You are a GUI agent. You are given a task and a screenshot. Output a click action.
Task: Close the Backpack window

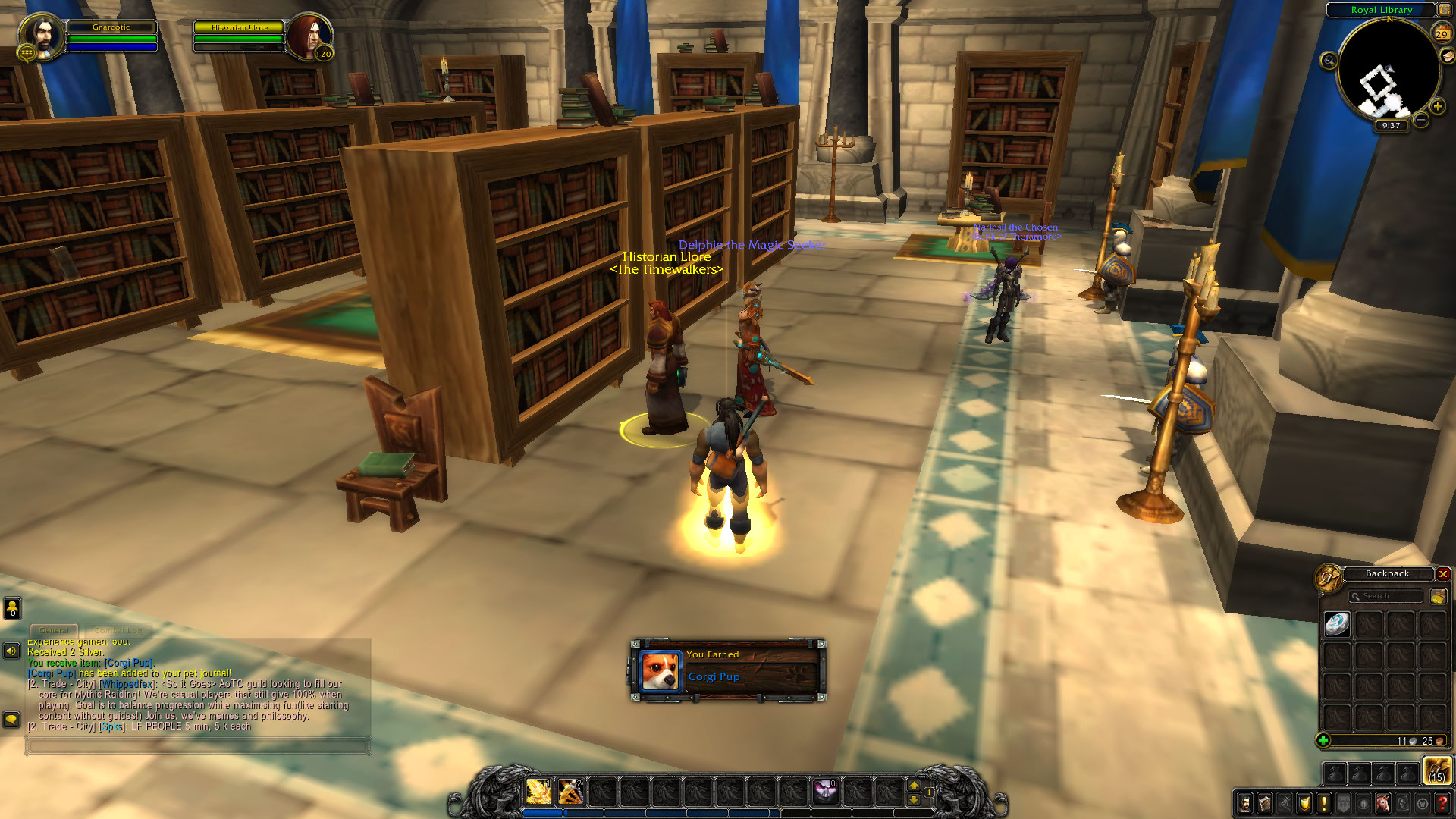pyautogui.click(x=1443, y=574)
